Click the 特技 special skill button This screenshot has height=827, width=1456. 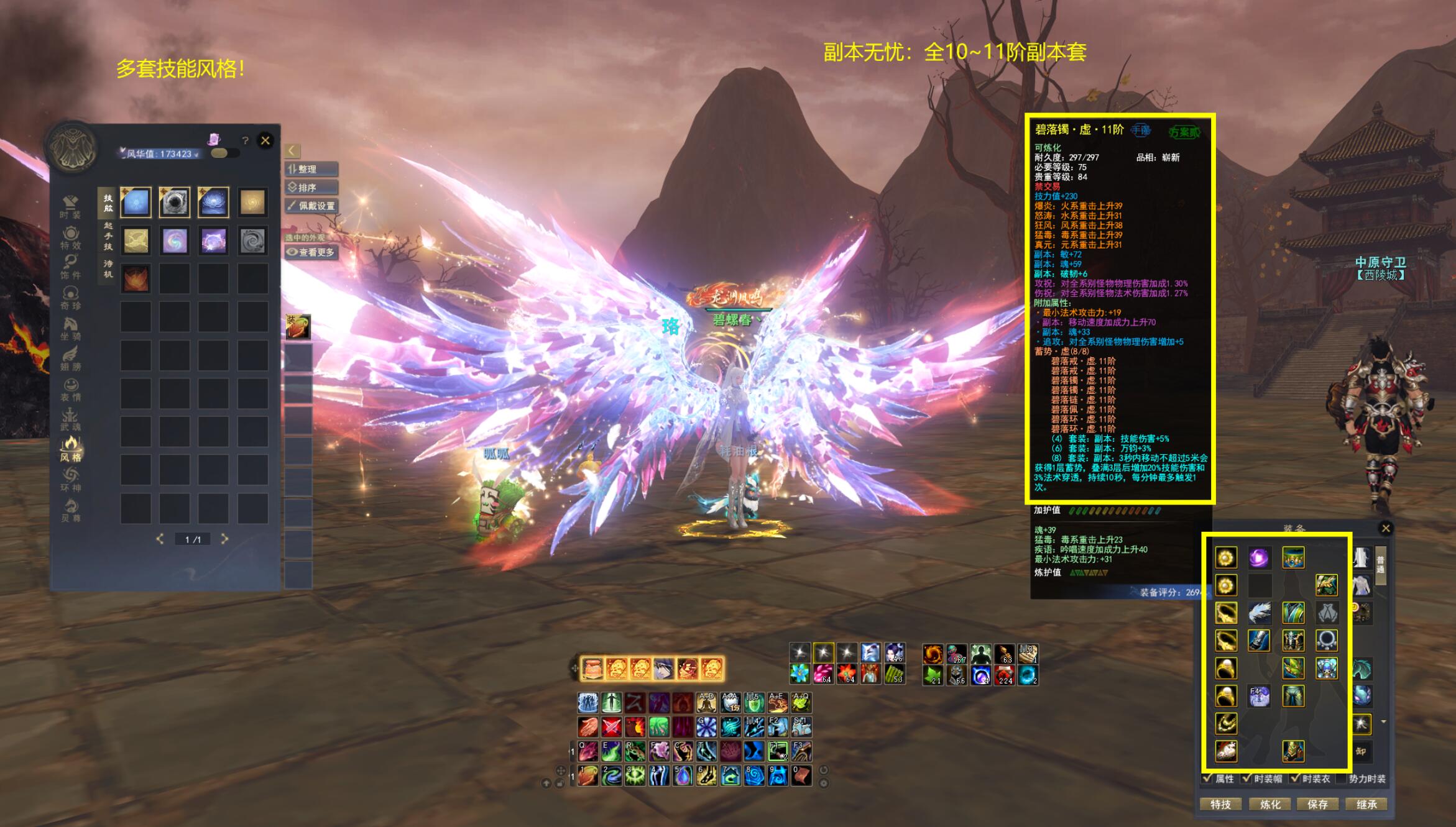(1221, 804)
